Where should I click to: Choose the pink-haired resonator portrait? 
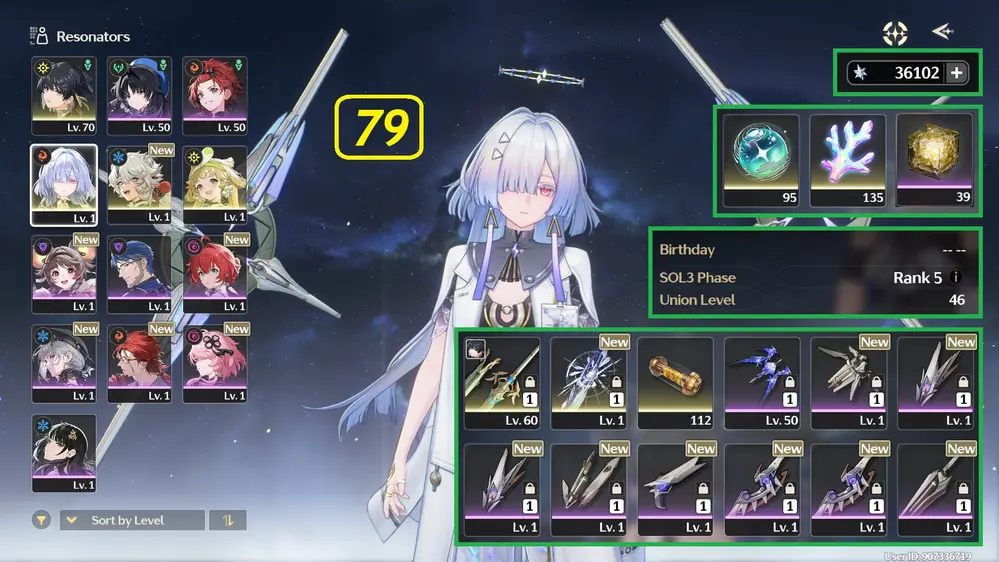click(214, 363)
